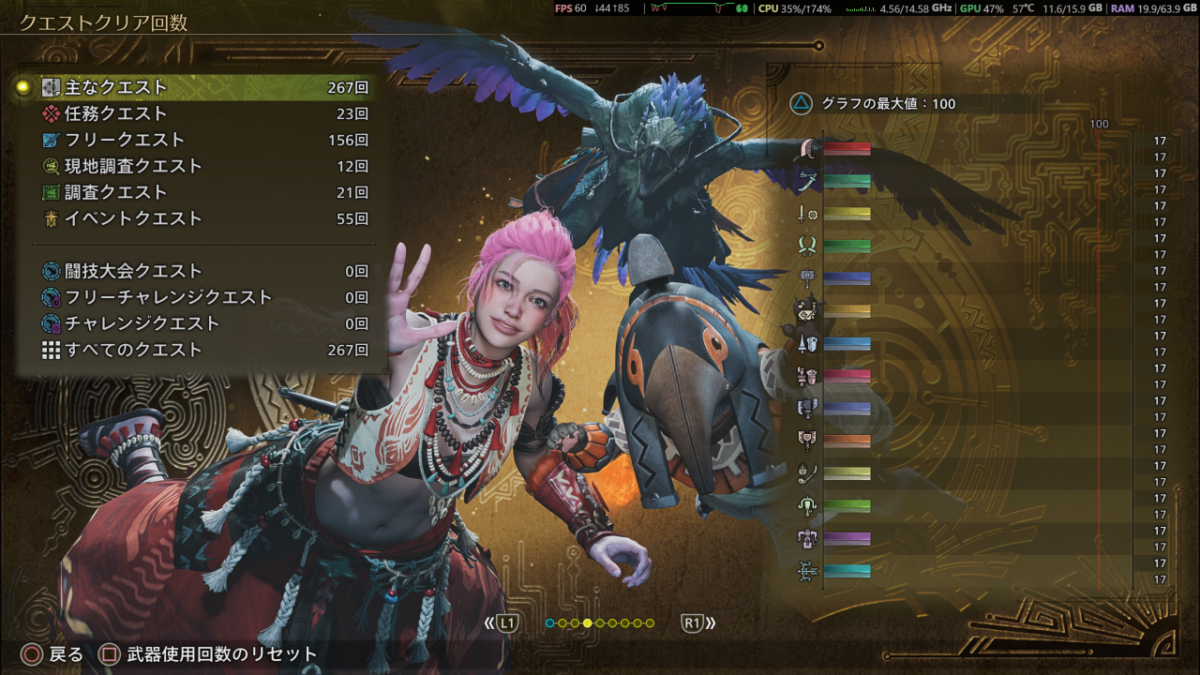Jump to the last page dot indicator
This screenshot has width=1200, height=675.
point(650,623)
